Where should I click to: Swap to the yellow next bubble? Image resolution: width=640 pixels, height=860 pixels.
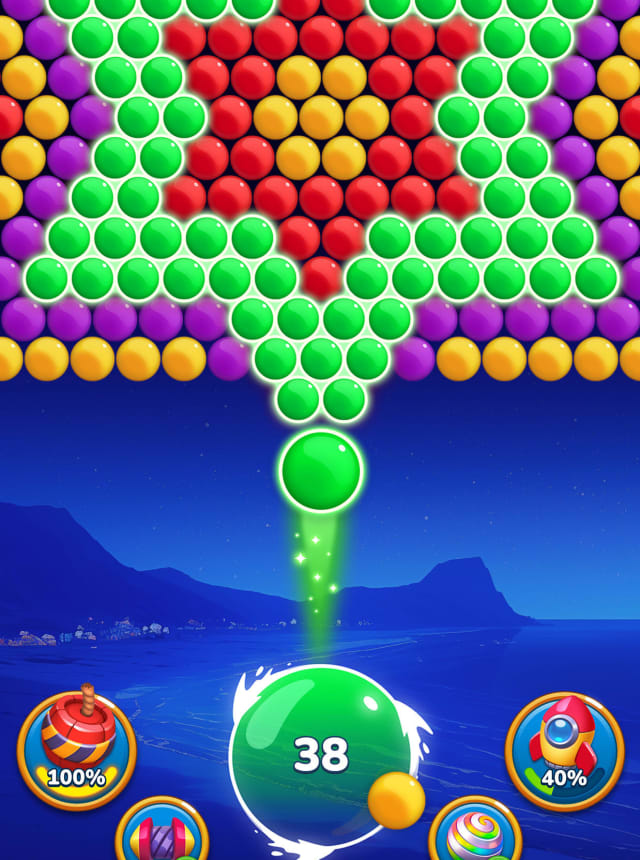pyautogui.click(x=396, y=800)
